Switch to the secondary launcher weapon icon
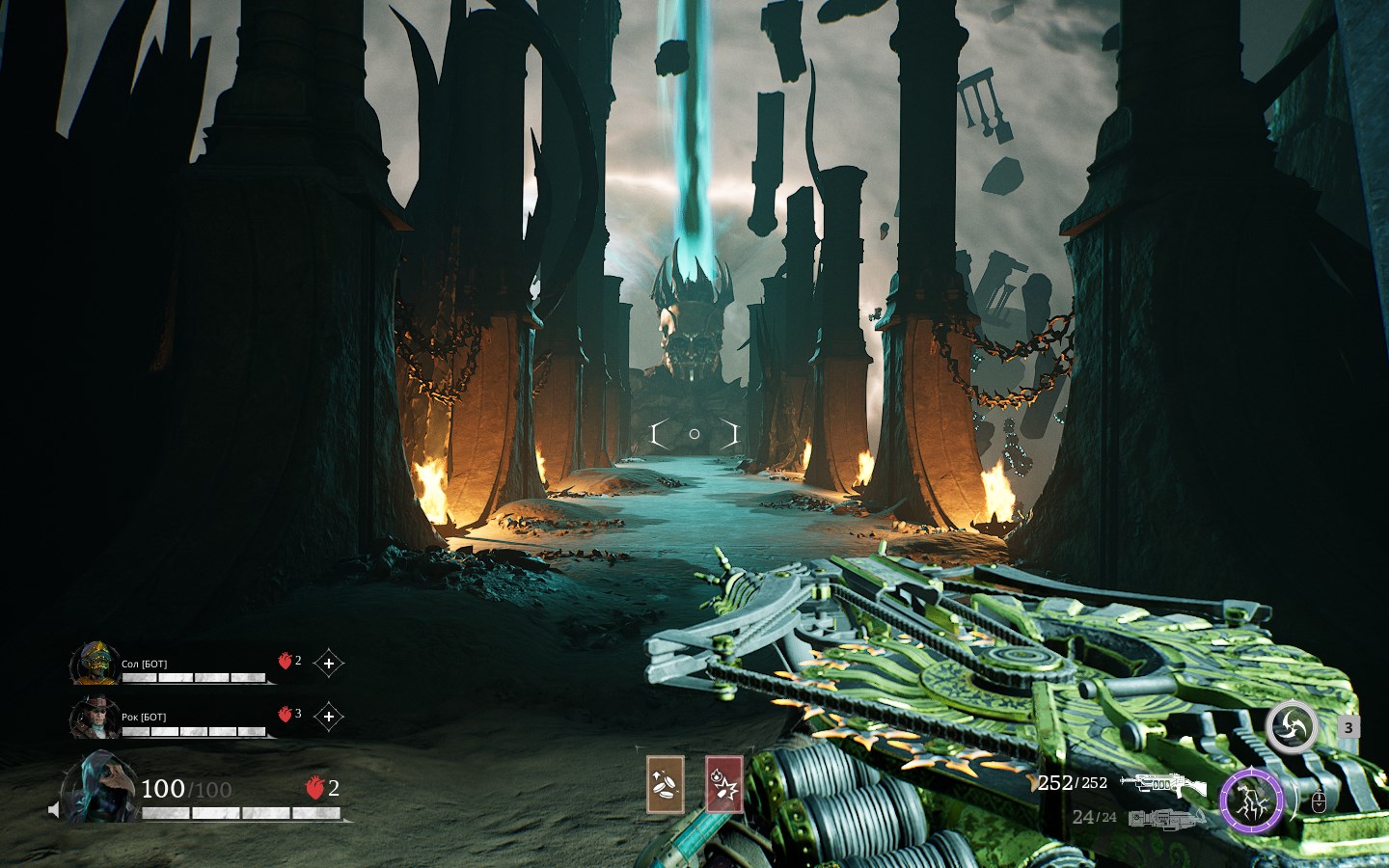1389x868 pixels. [1167, 819]
